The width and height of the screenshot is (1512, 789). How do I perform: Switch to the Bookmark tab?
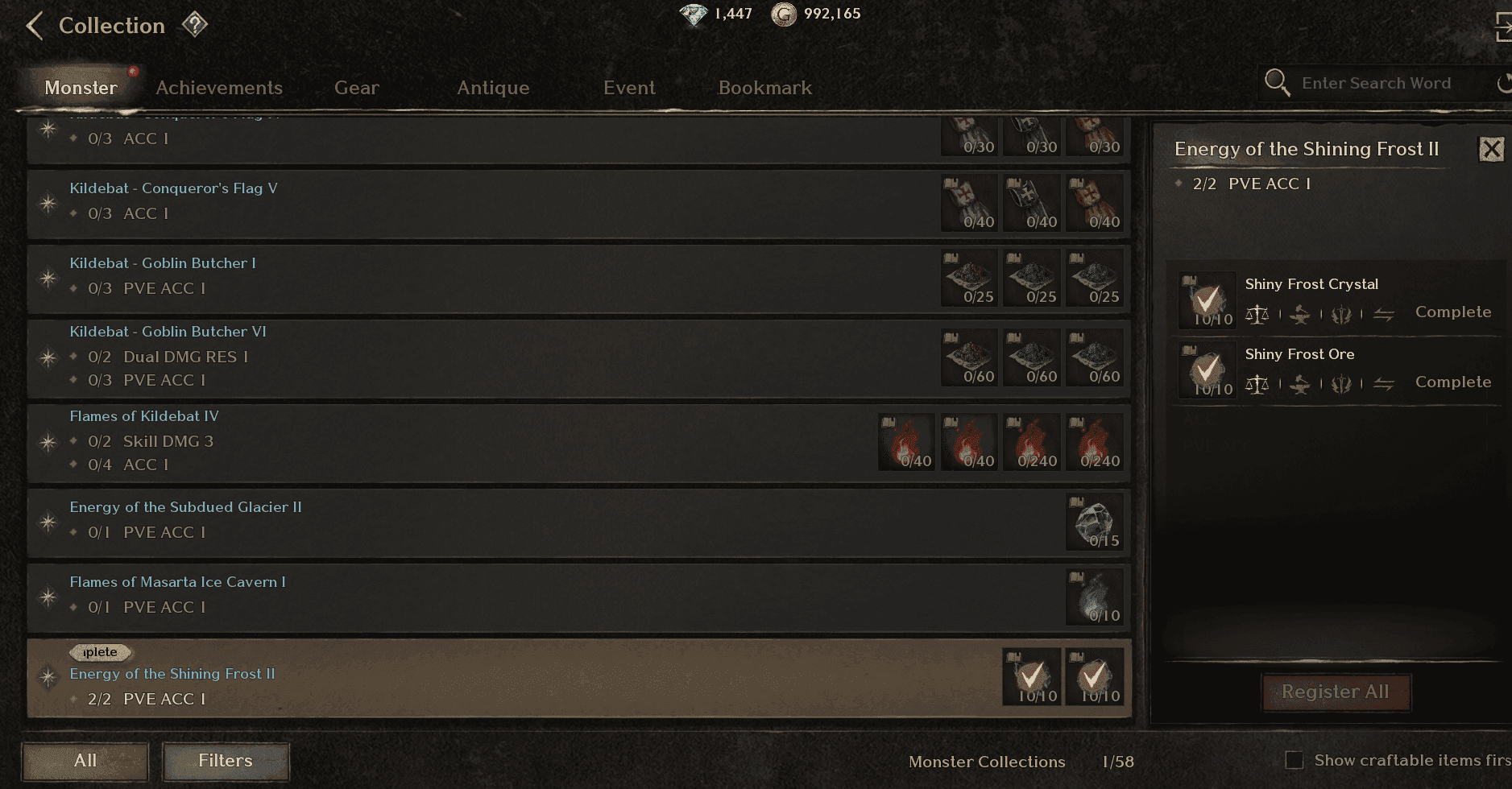coord(764,88)
